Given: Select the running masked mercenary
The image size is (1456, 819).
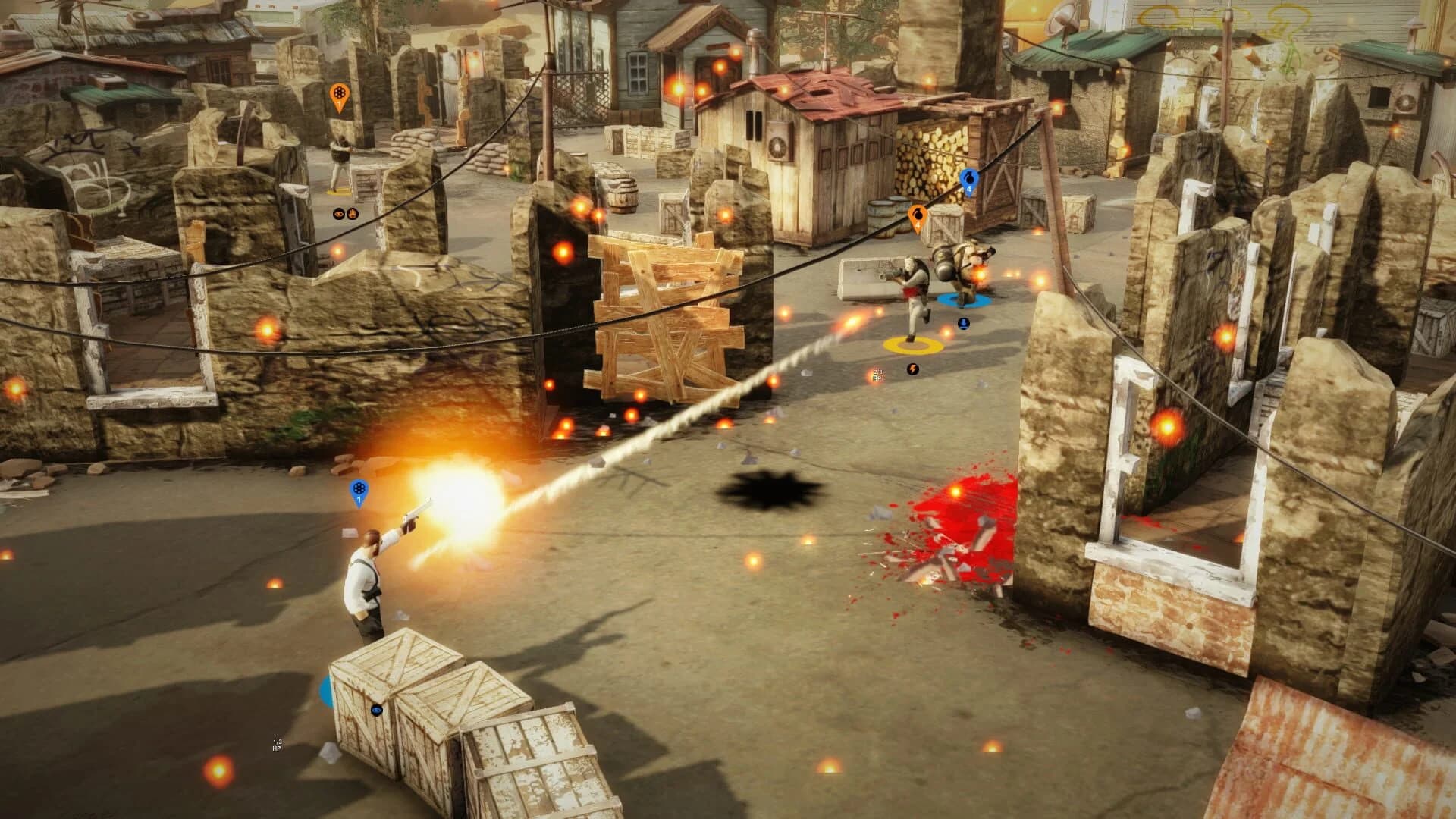Looking at the screenshot, I should point(912,284).
